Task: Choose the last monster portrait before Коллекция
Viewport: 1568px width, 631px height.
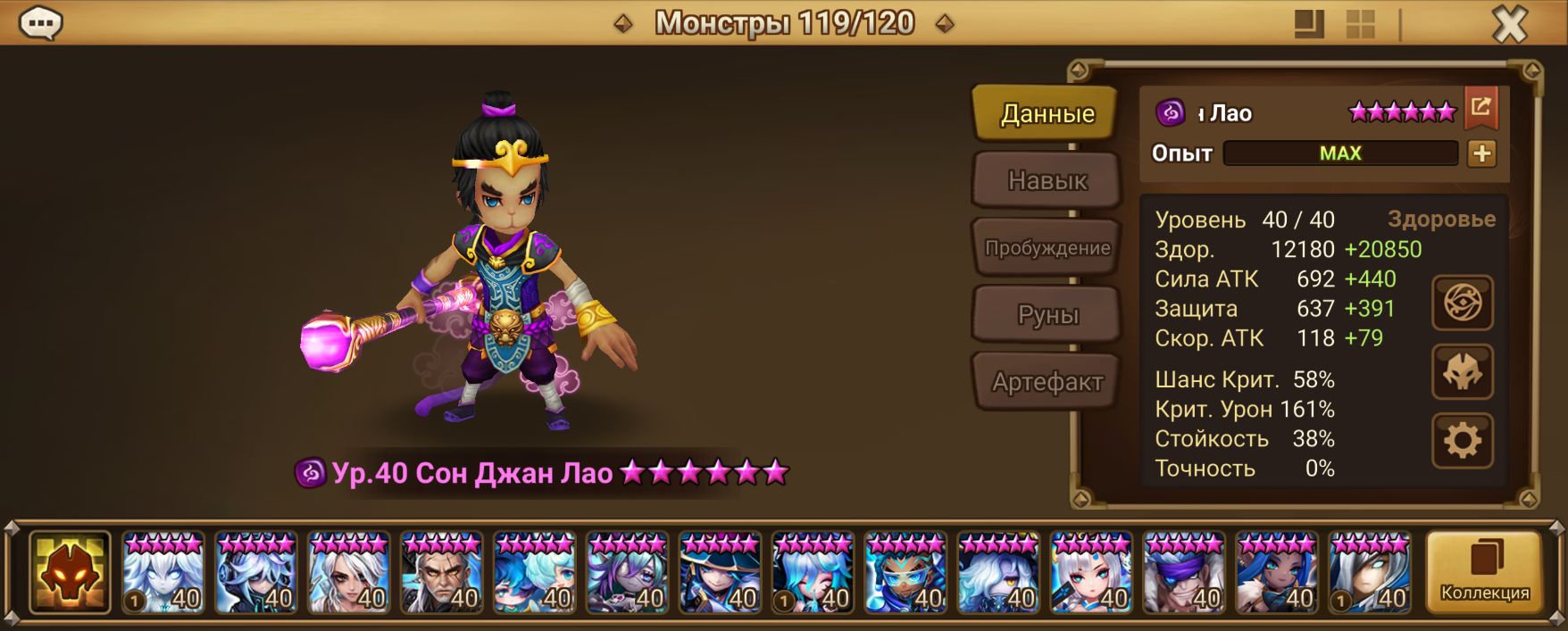Action: [x=1370, y=572]
